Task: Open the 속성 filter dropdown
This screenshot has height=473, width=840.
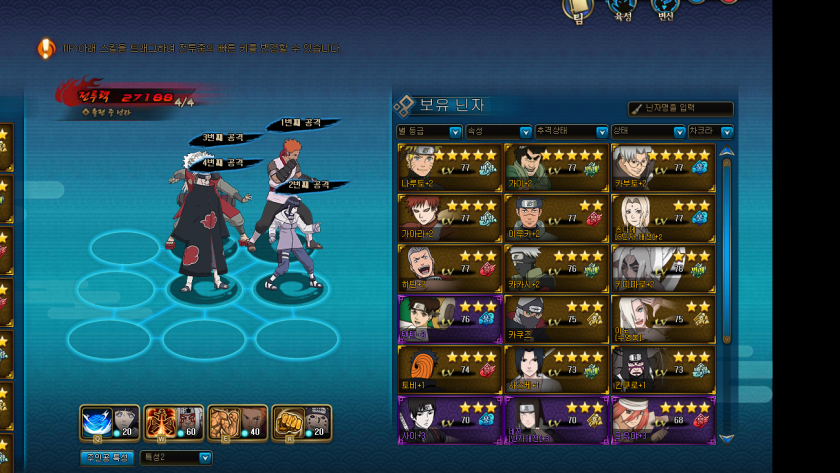Action: (498, 131)
